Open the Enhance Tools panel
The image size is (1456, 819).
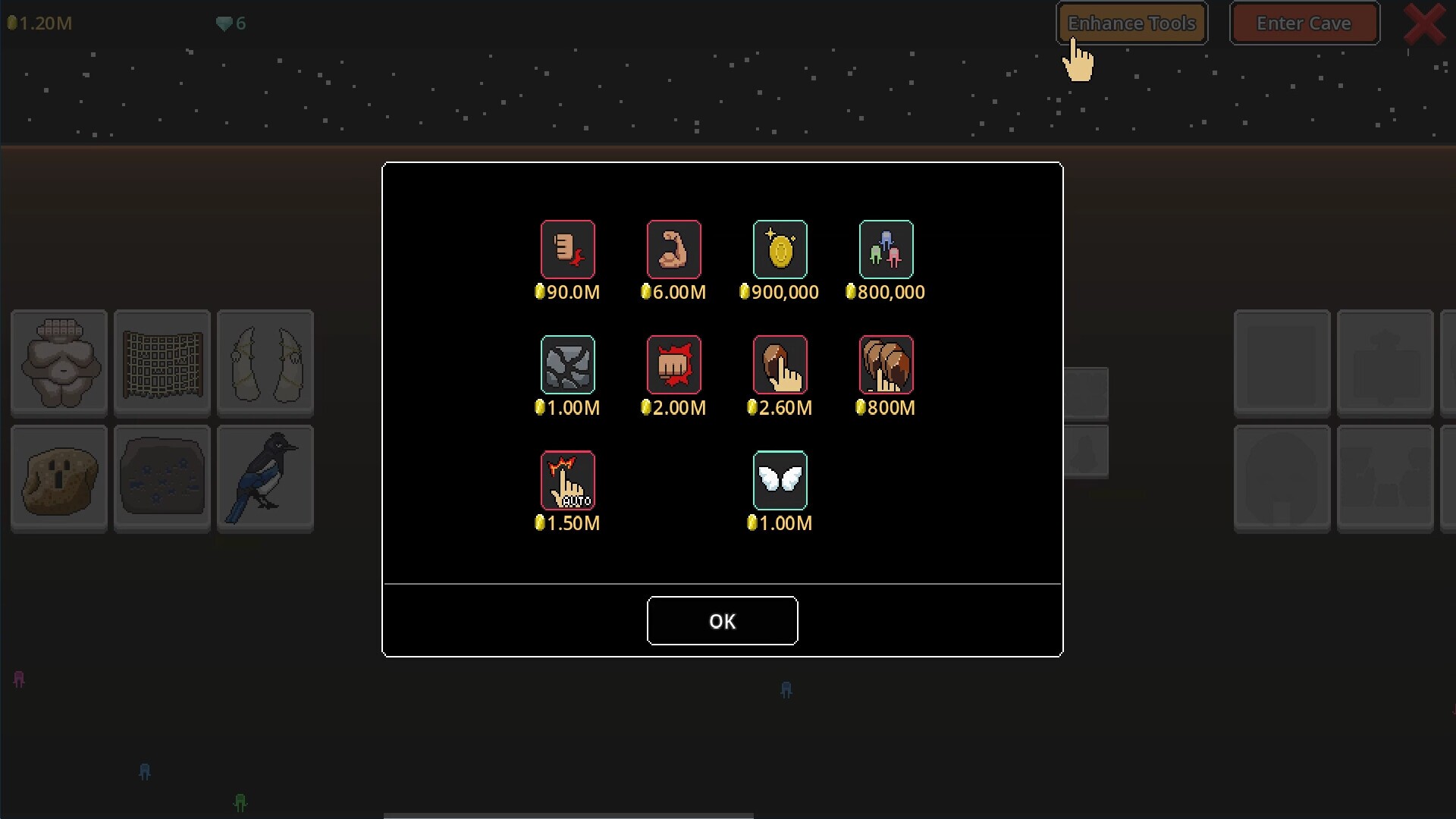(x=1131, y=23)
